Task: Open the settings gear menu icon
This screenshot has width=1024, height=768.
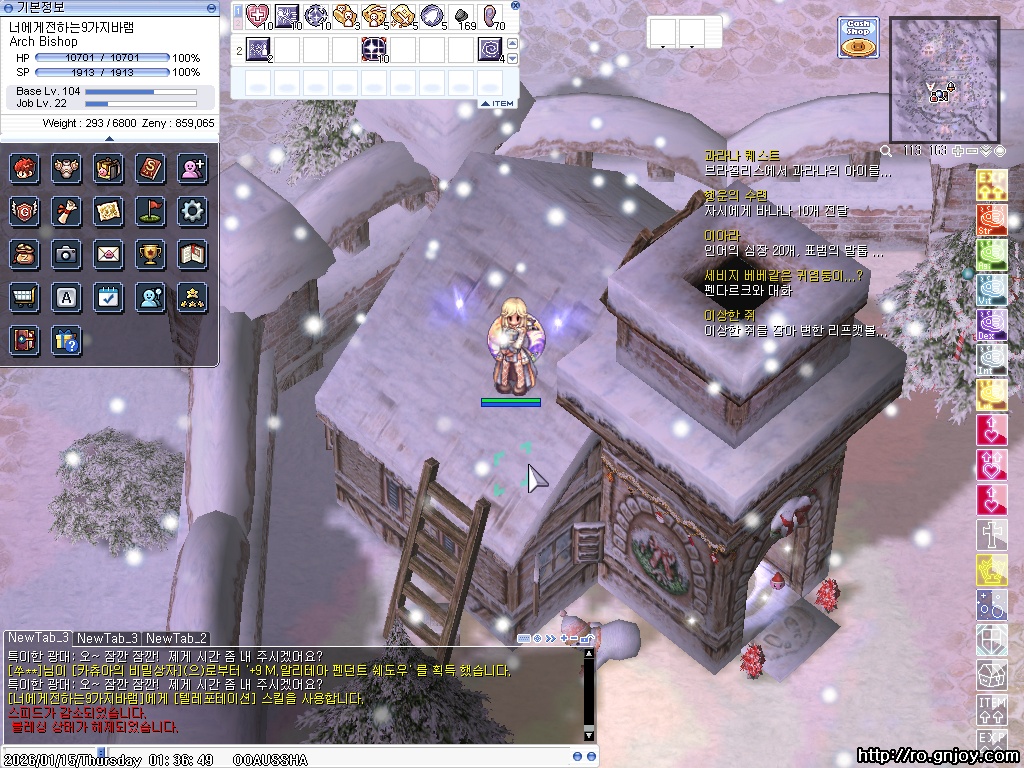Action: pos(192,210)
